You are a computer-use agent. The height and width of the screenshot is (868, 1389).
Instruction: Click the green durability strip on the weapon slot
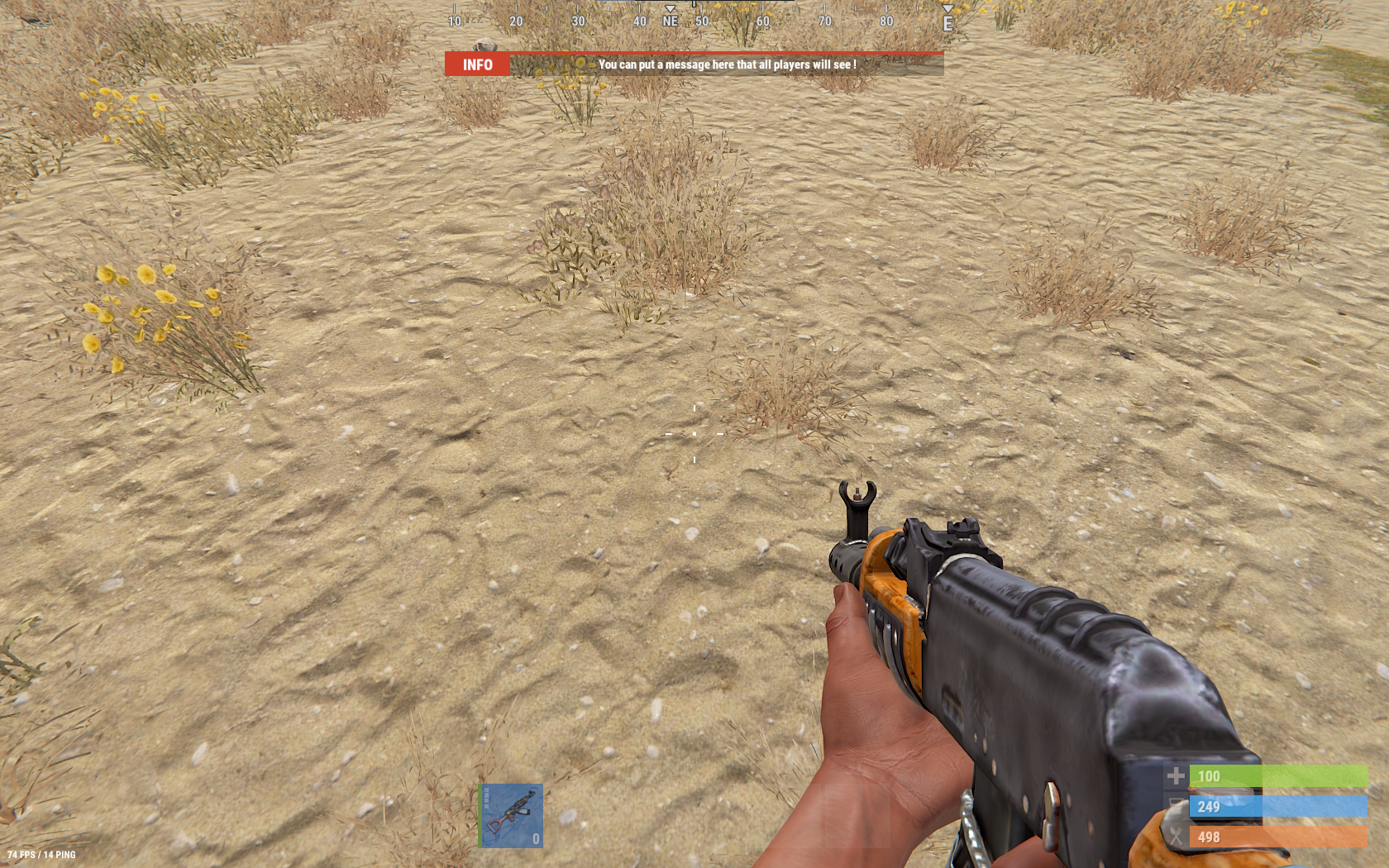coord(481,814)
